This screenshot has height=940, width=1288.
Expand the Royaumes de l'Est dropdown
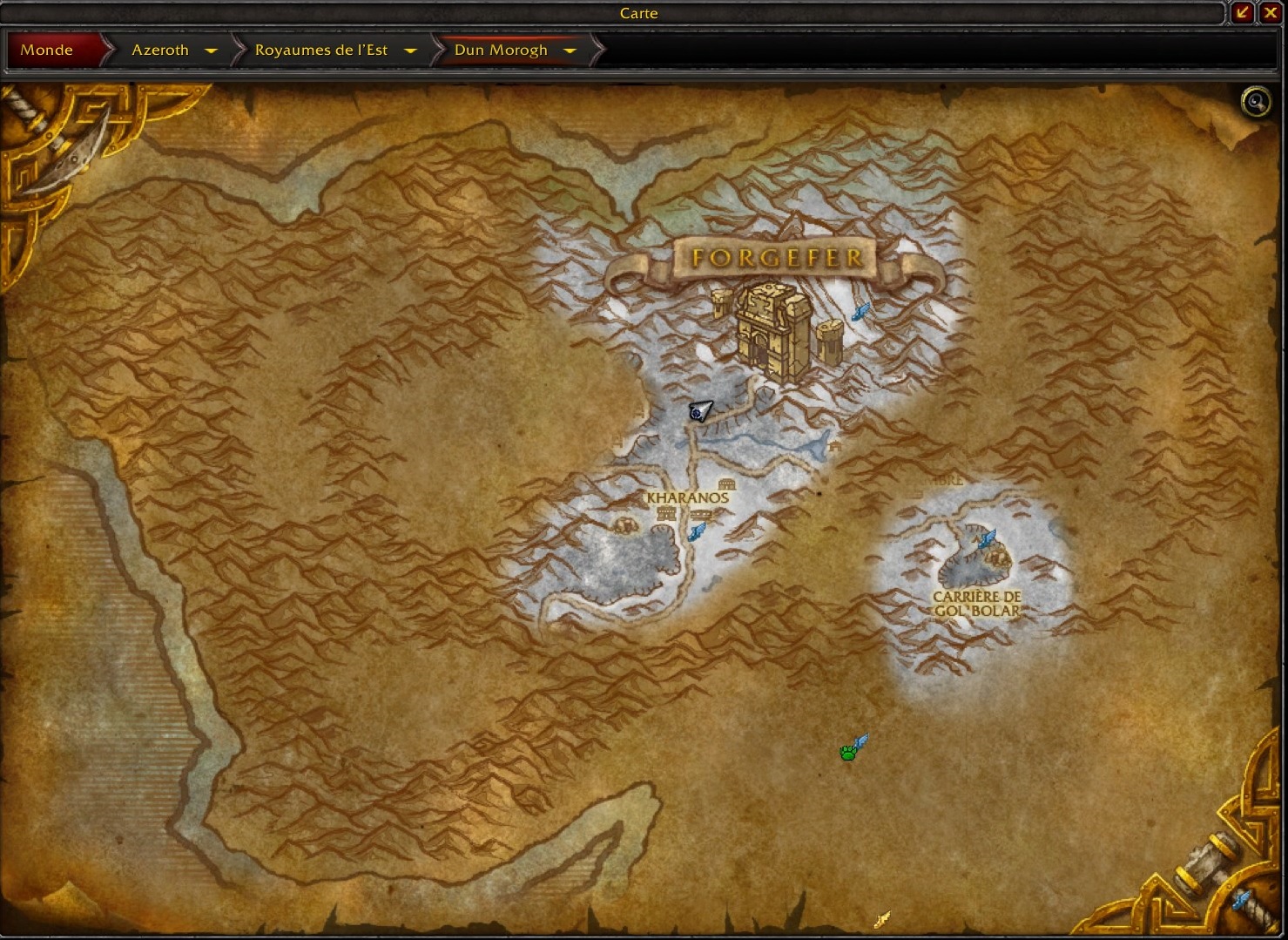coord(409,50)
